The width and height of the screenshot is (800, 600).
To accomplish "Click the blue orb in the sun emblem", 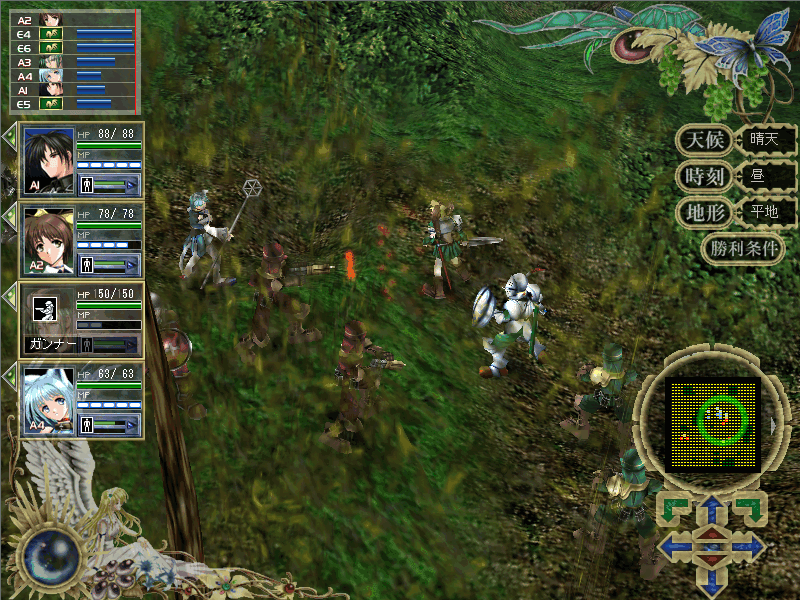I will tap(45, 557).
